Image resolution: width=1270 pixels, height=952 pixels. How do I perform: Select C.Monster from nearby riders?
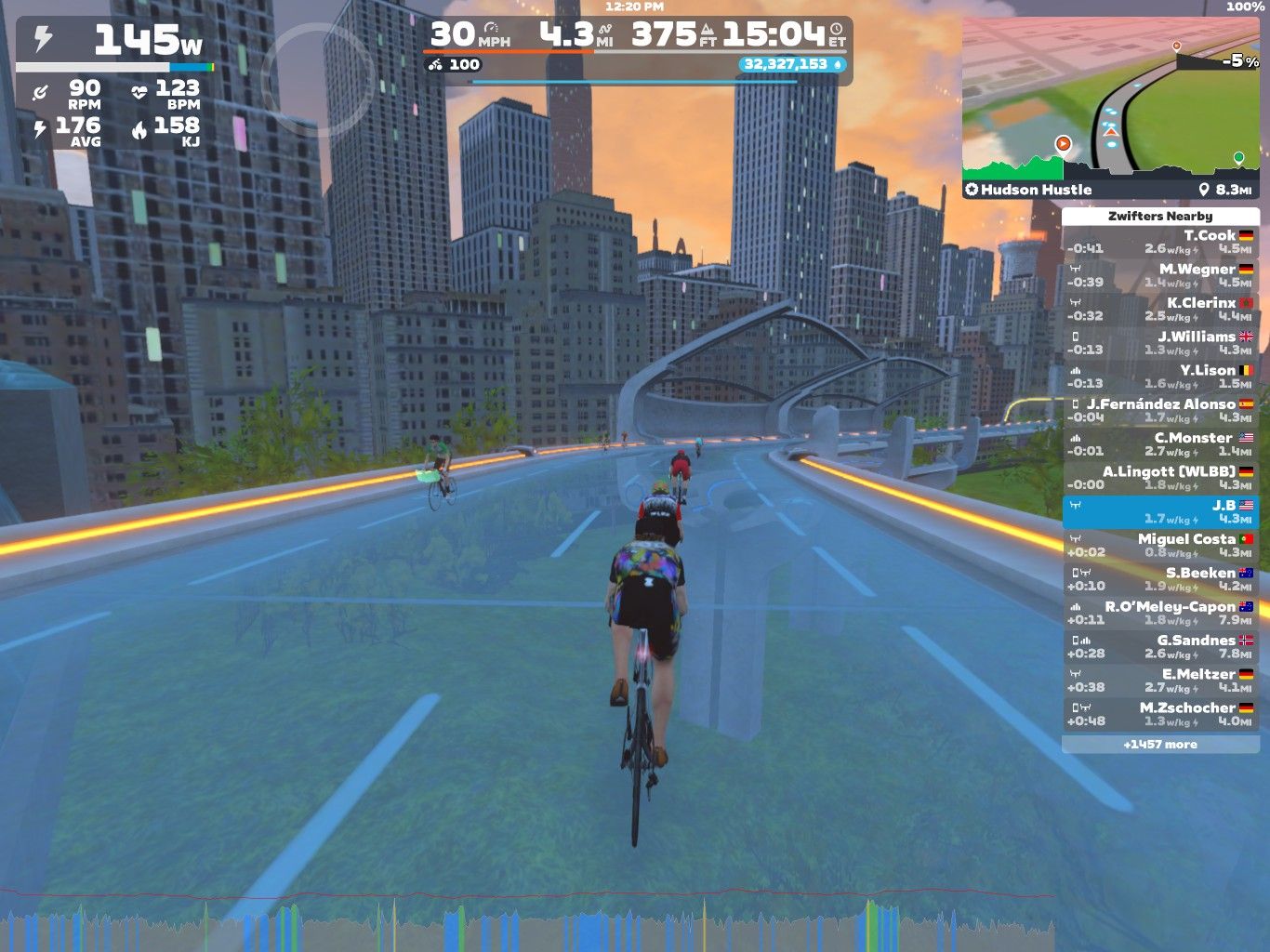tap(1160, 443)
